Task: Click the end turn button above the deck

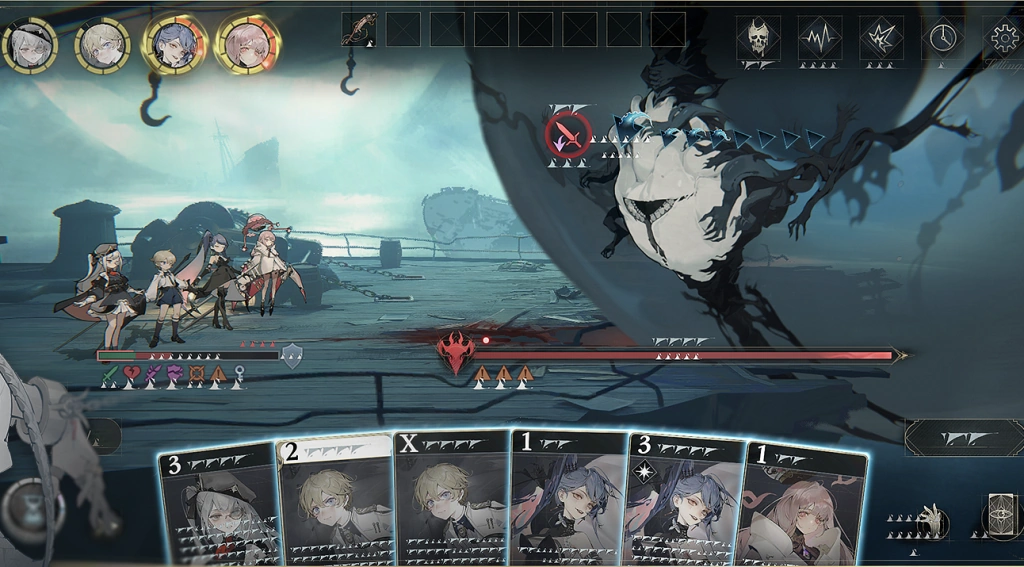Action: point(963,438)
